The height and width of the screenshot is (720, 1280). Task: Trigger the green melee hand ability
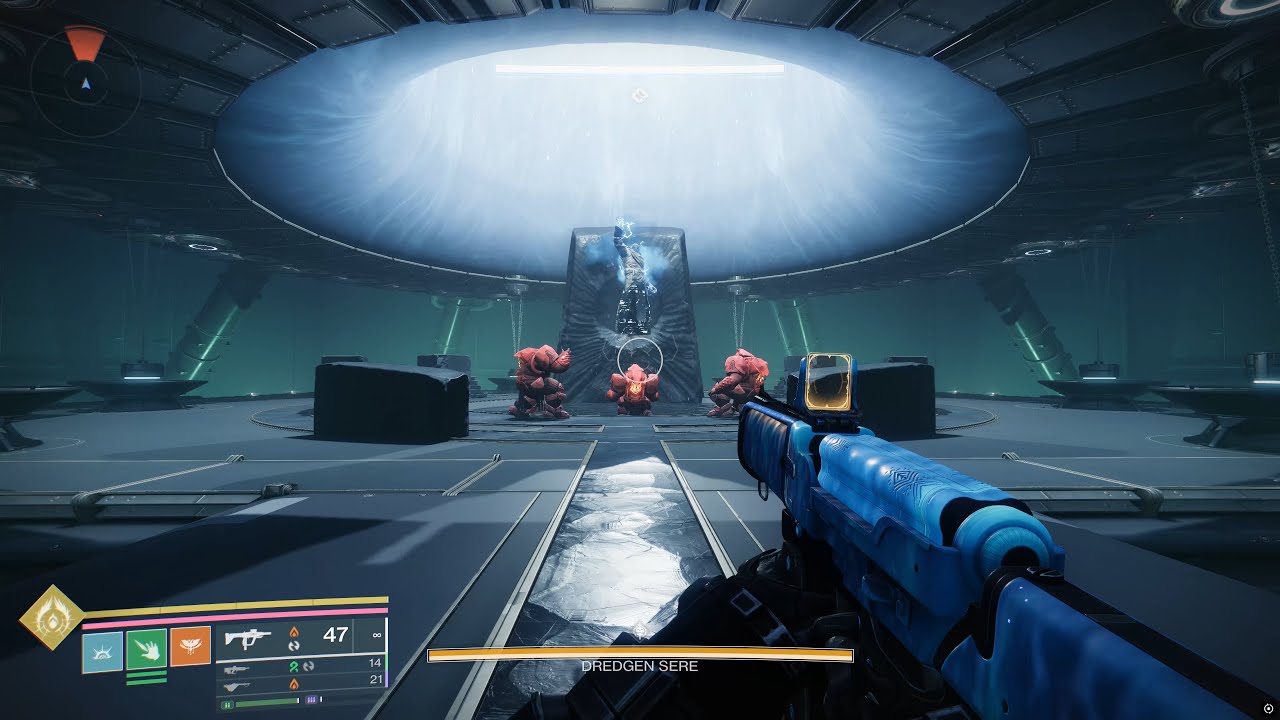[x=146, y=649]
